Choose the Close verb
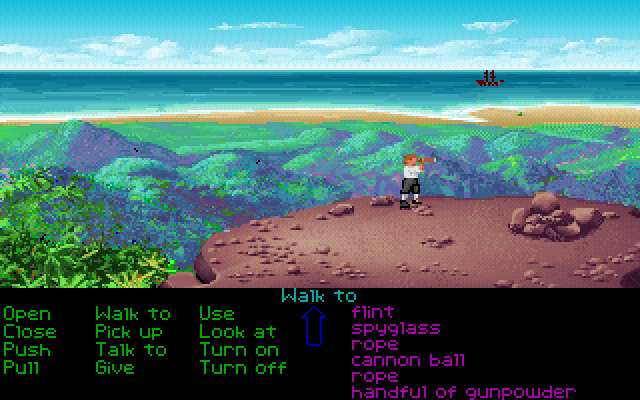This screenshot has width=640, height=400. [x=30, y=331]
